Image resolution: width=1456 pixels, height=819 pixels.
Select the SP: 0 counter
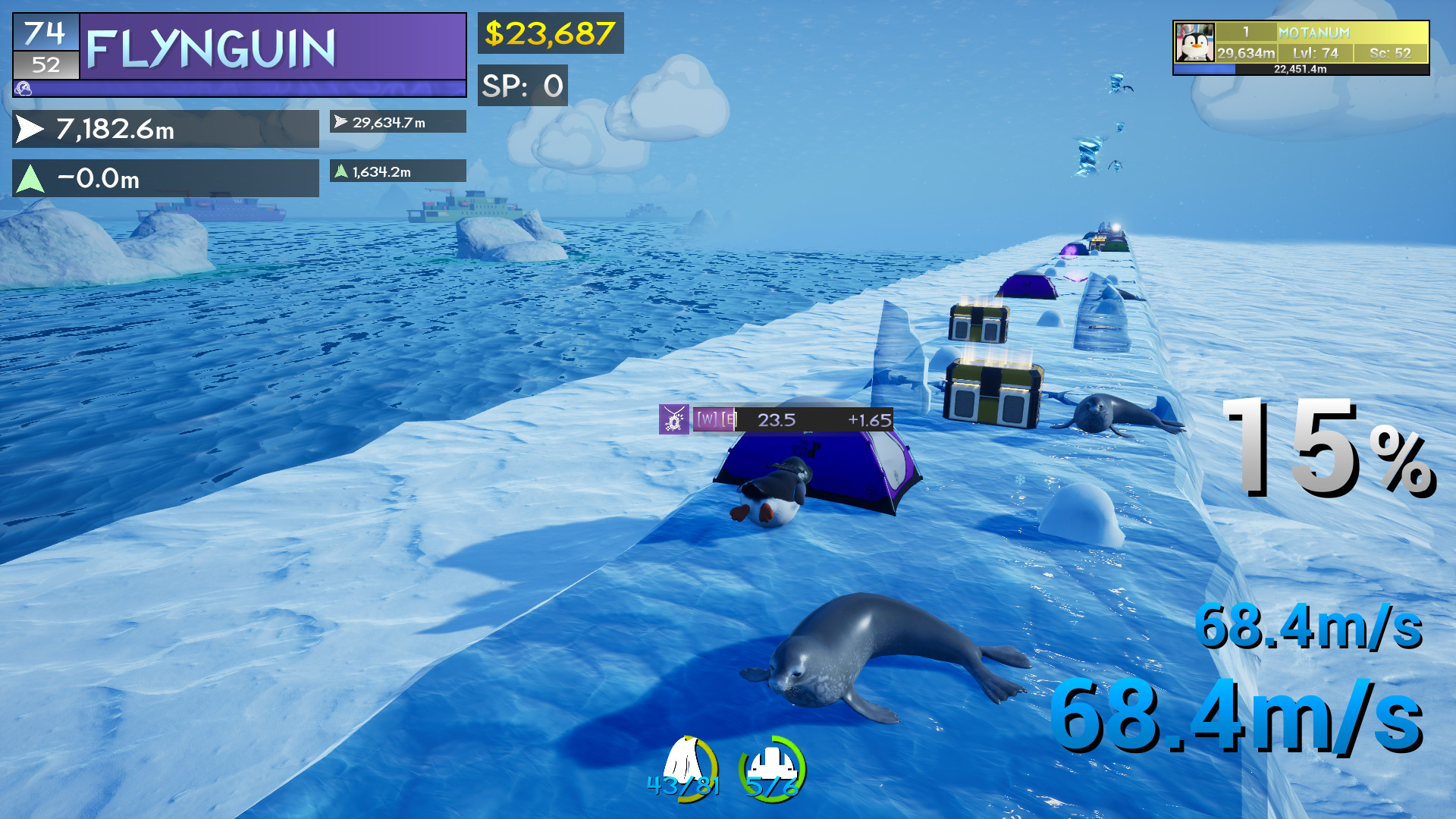522,86
